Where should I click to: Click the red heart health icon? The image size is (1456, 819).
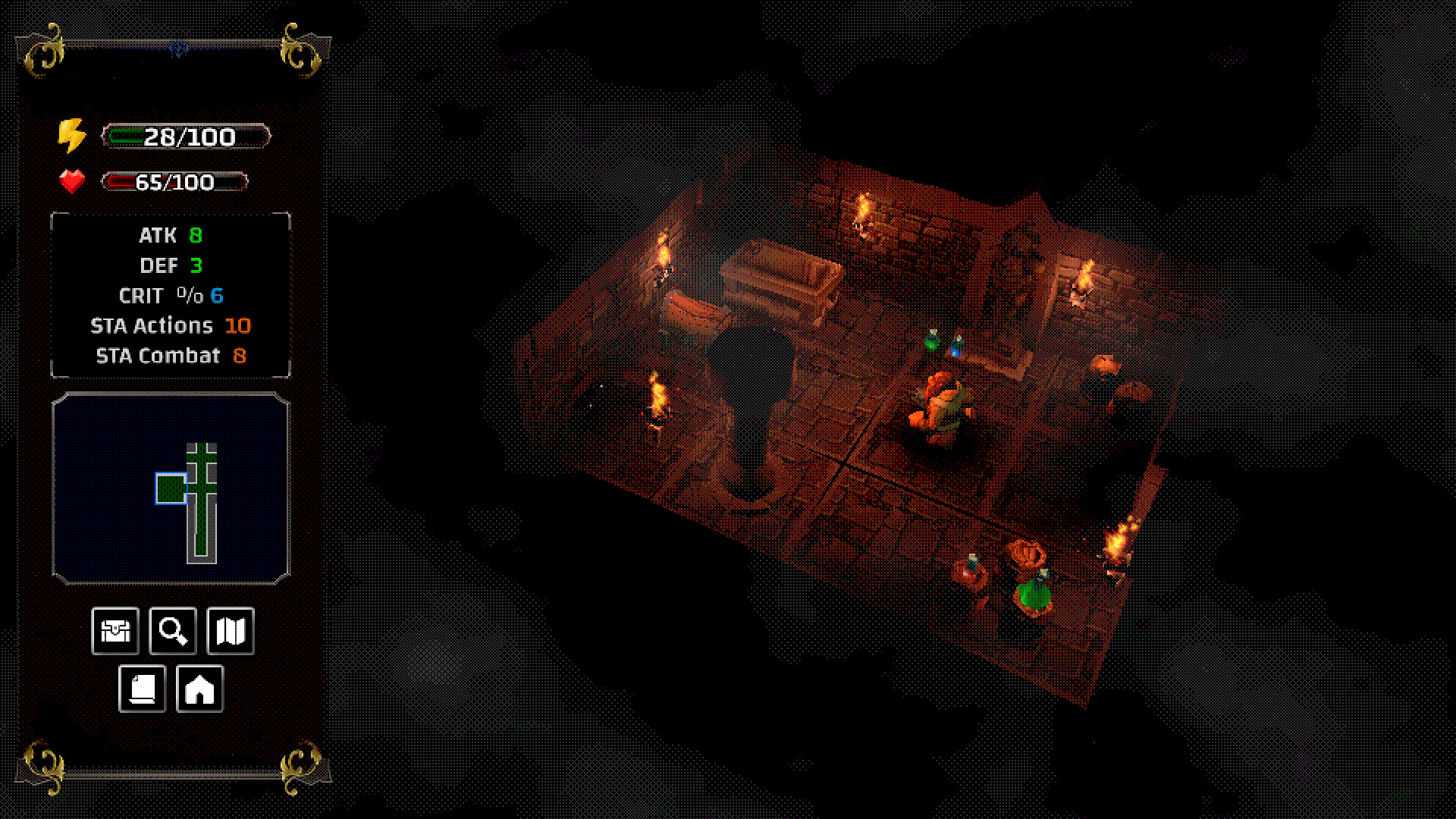click(x=72, y=181)
